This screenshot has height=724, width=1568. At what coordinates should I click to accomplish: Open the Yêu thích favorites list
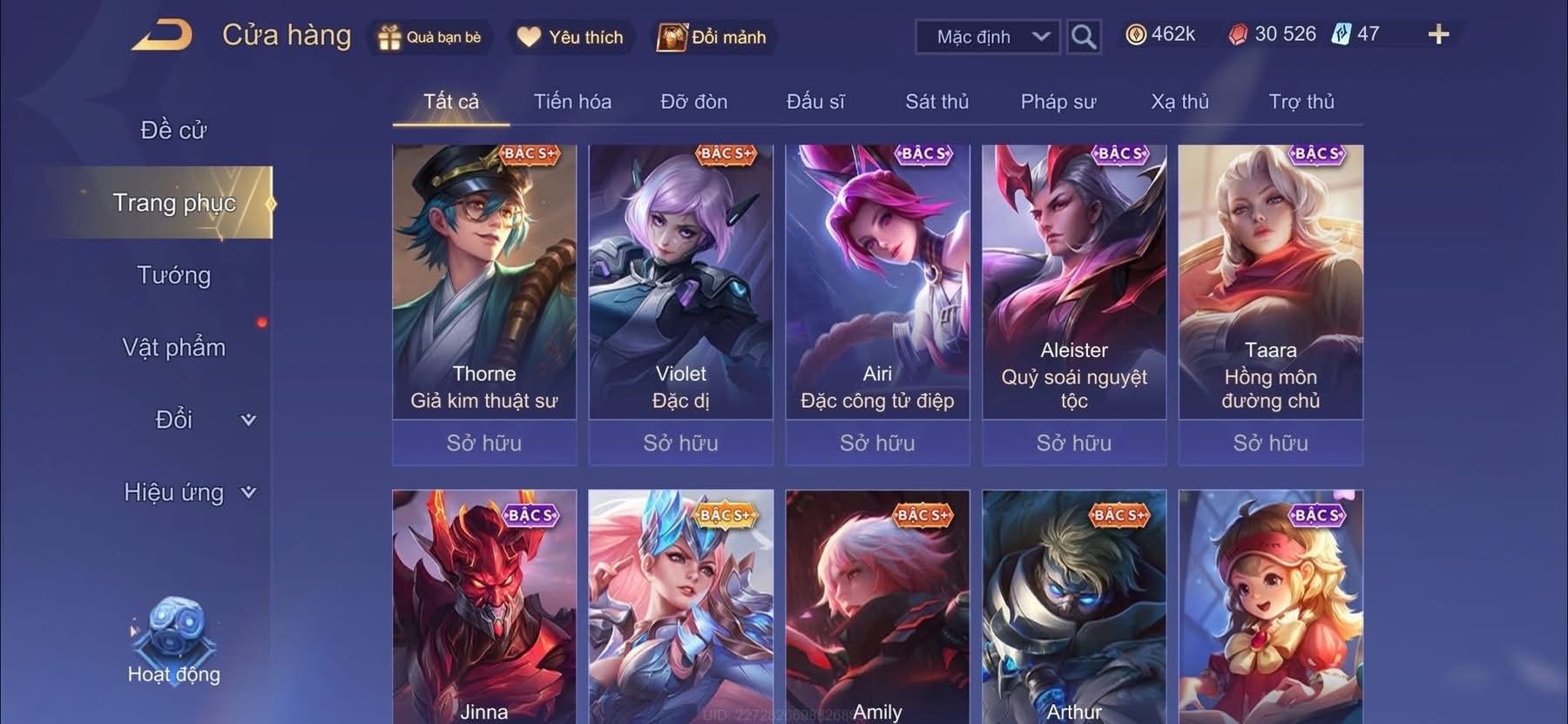[x=571, y=37]
